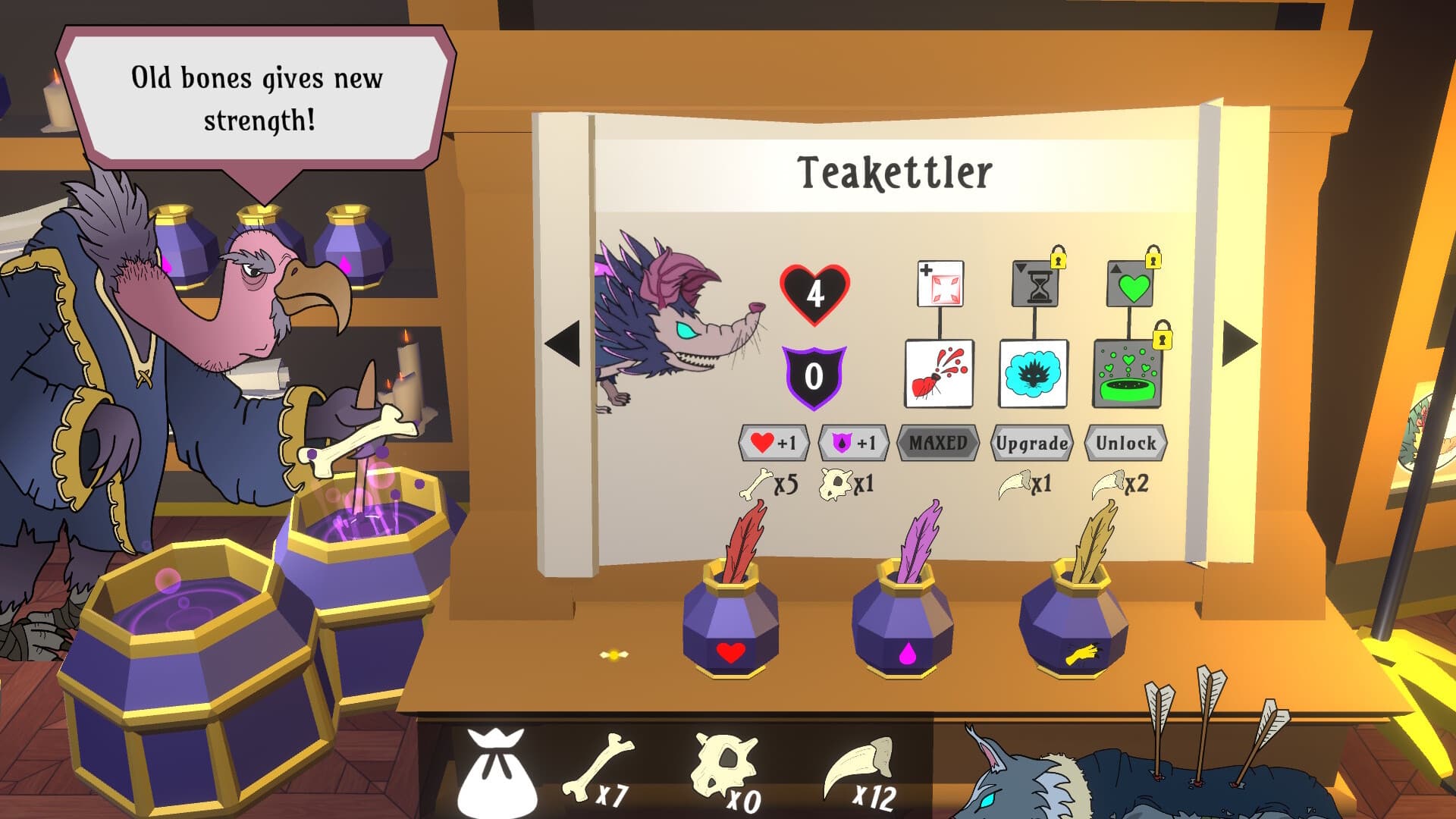Click the claw resource icon showing x12
This screenshot has width=1456, height=819.
click(857, 766)
